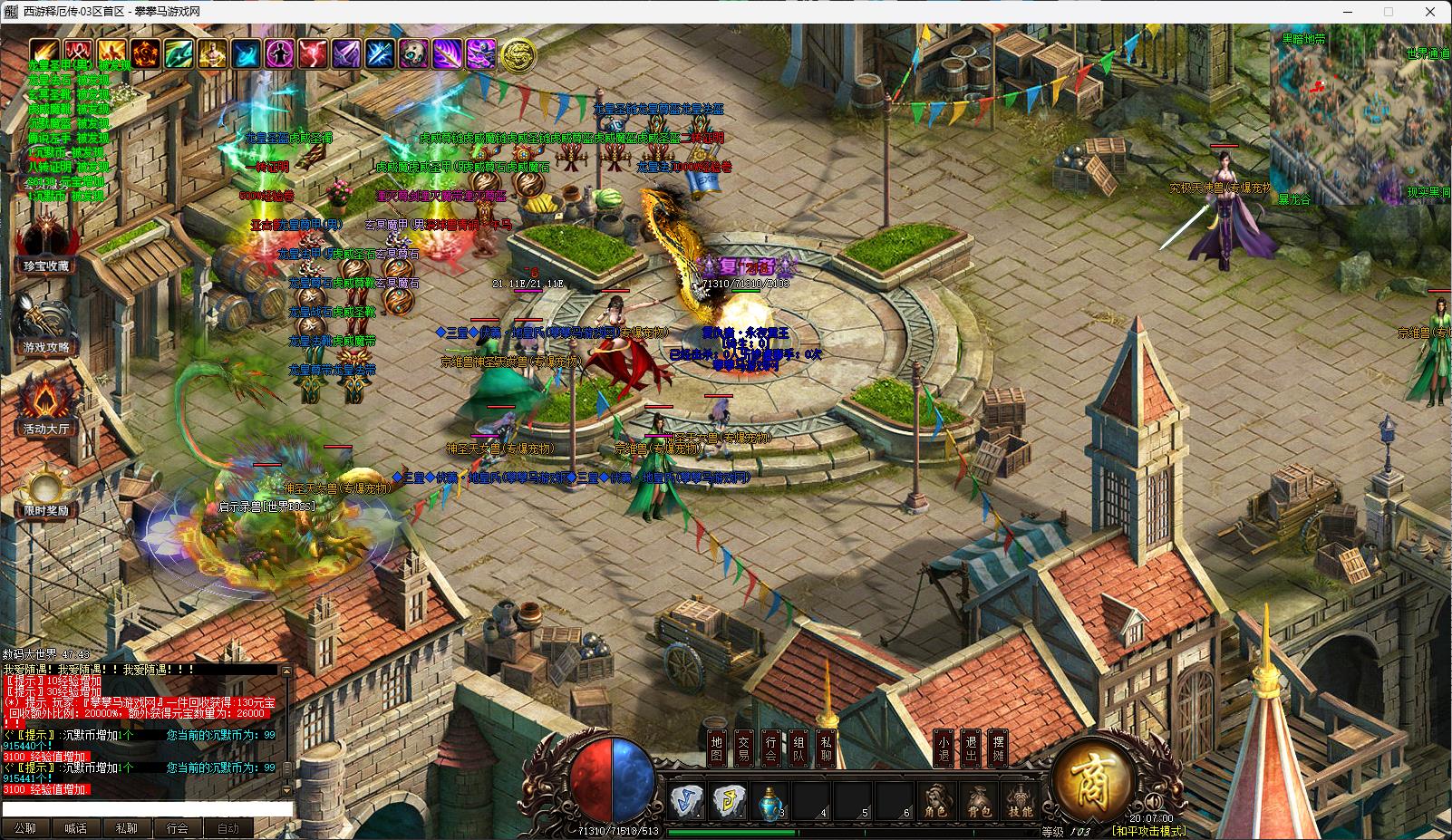The height and width of the screenshot is (840, 1452).
Task: Activate the skull skill icon
Action: point(413,54)
